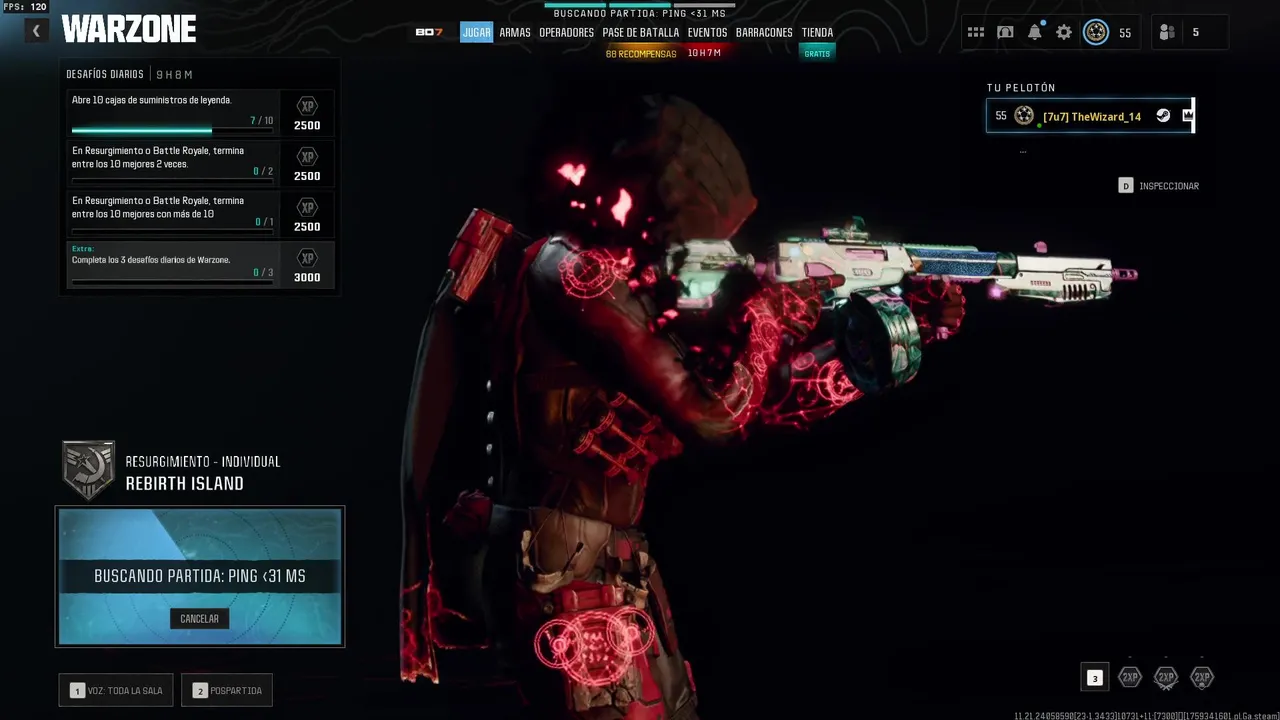Switch to the JUGAR tab

coord(476,32)
